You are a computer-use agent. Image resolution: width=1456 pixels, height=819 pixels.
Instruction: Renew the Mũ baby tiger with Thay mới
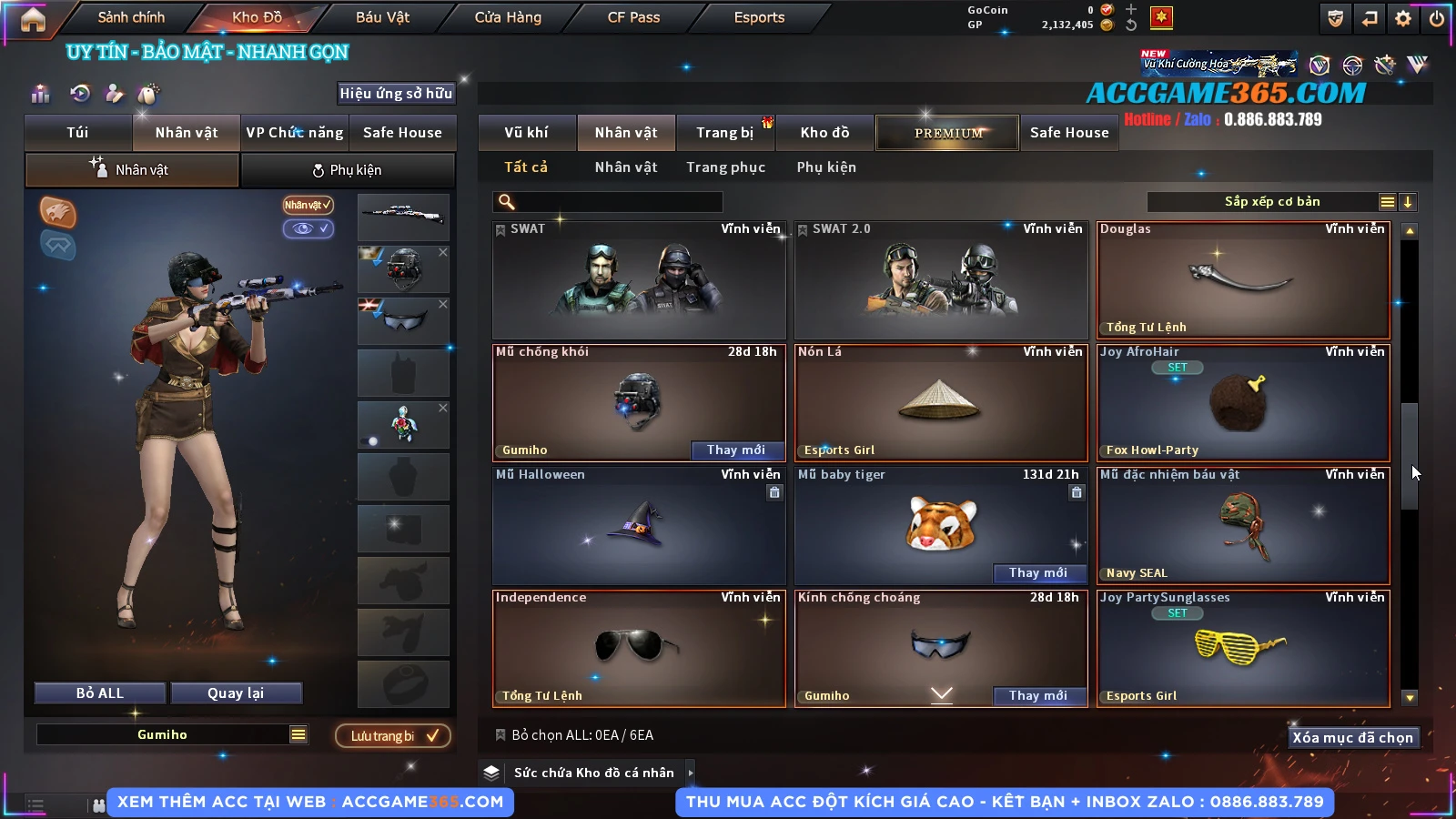point(1037,572)
